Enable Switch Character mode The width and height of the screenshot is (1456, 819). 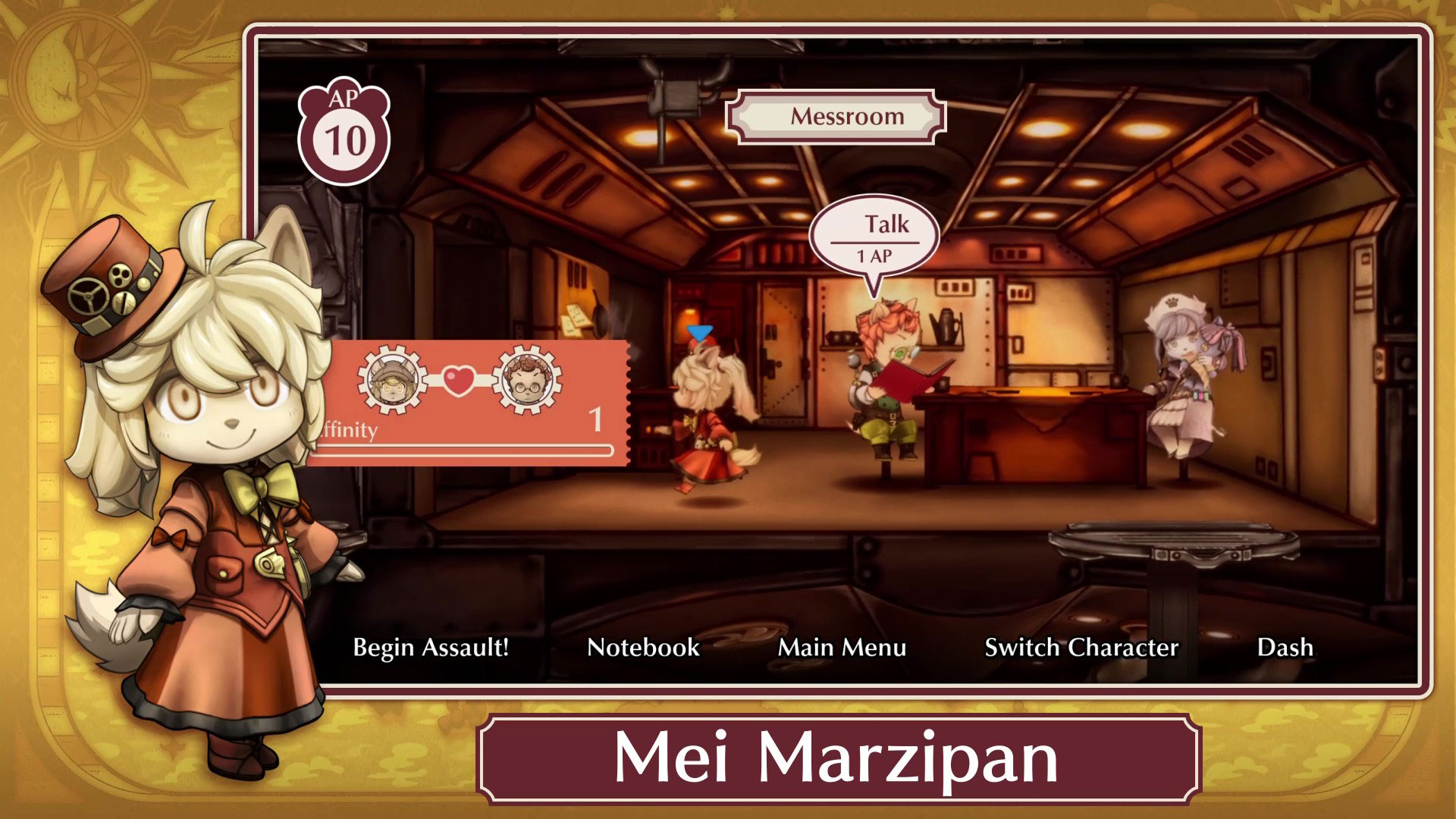[1080, 648]
